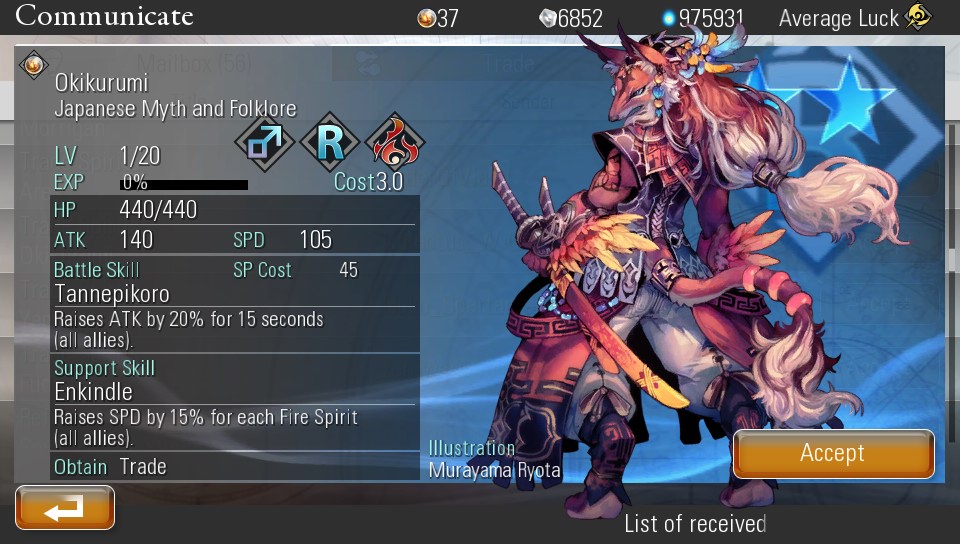The image size is (960, 544).
Task: Open the List of received
Action: 695,523
